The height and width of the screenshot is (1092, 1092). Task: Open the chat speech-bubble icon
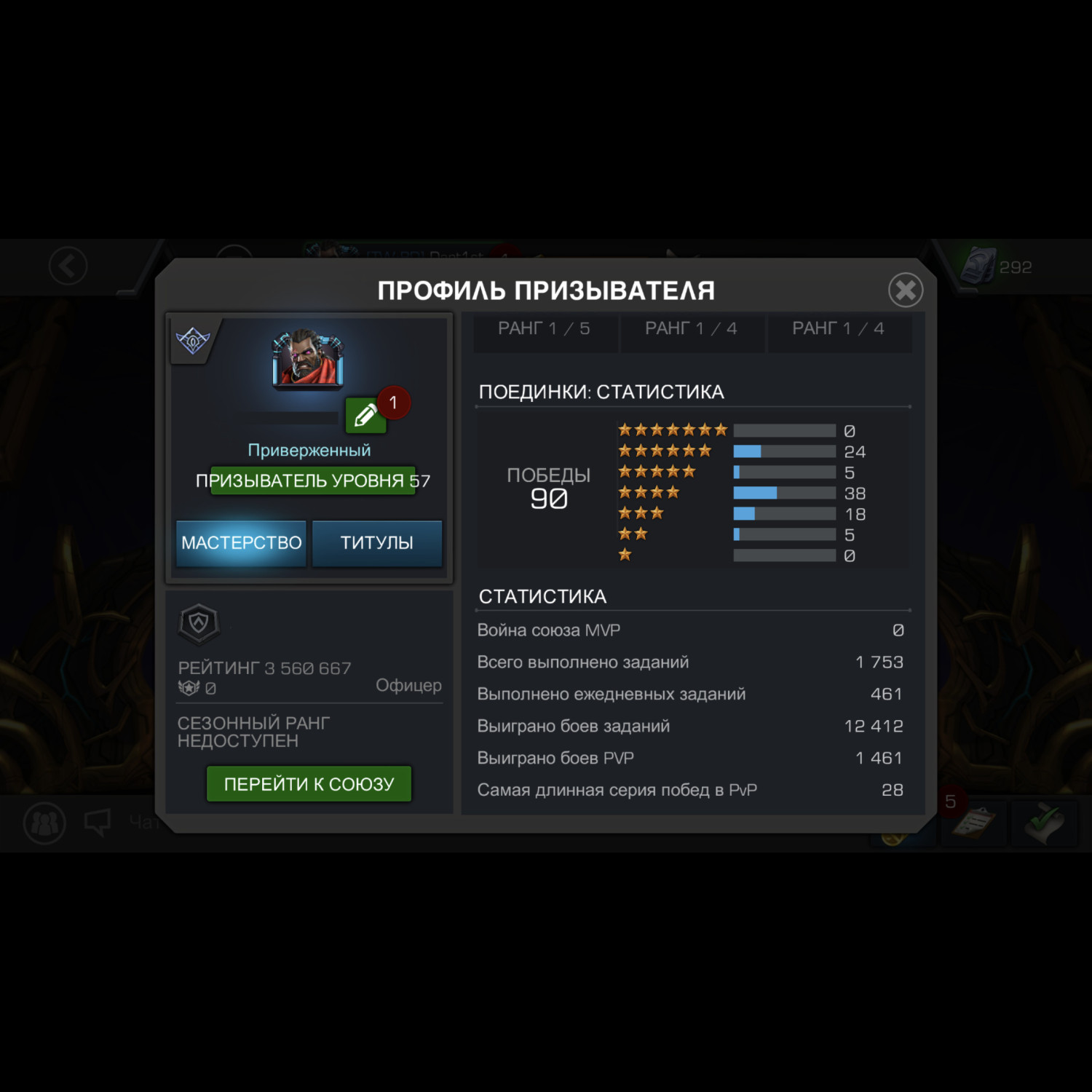coord(97,823)
